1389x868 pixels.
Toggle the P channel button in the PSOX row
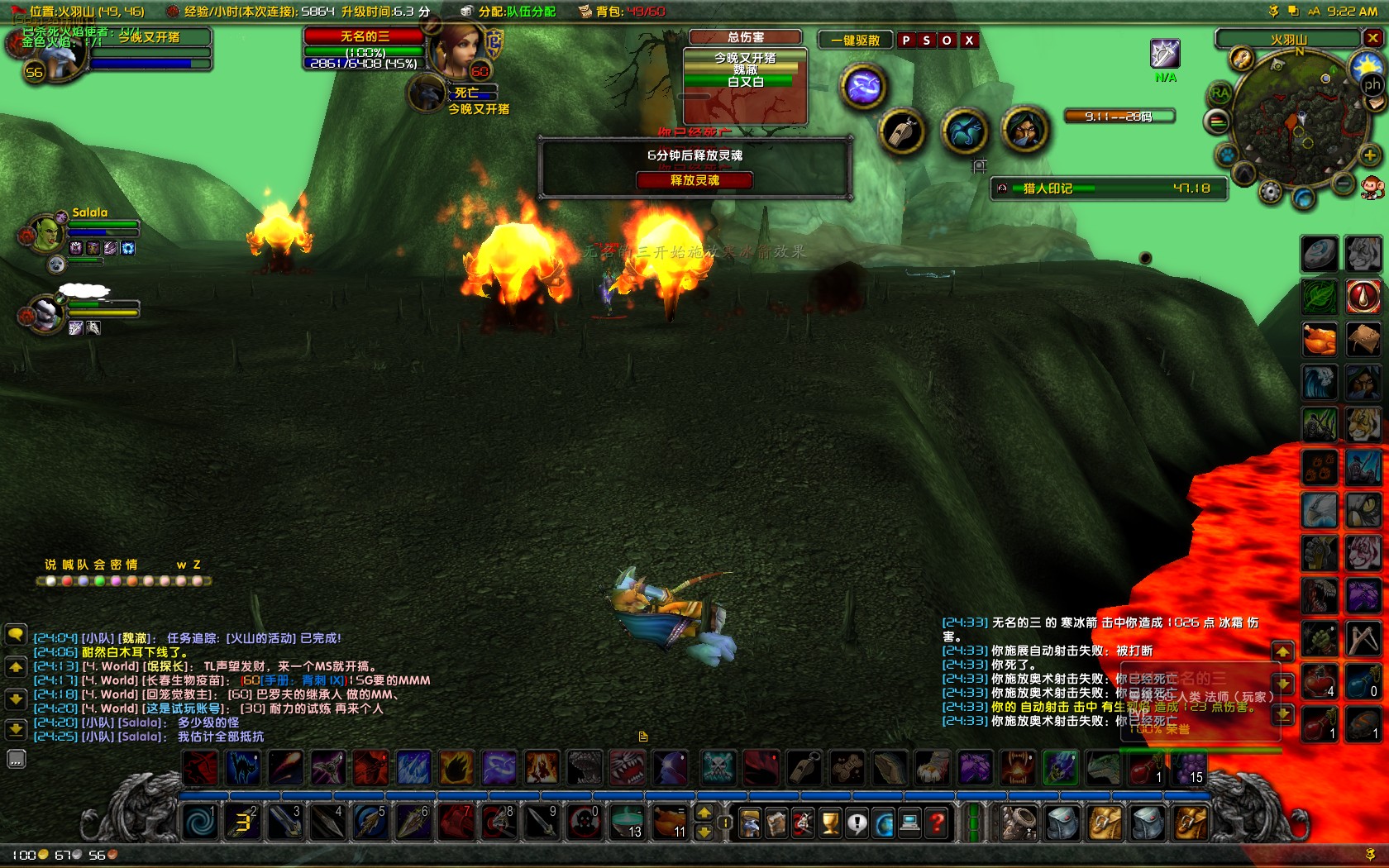[x=907, y=40]
